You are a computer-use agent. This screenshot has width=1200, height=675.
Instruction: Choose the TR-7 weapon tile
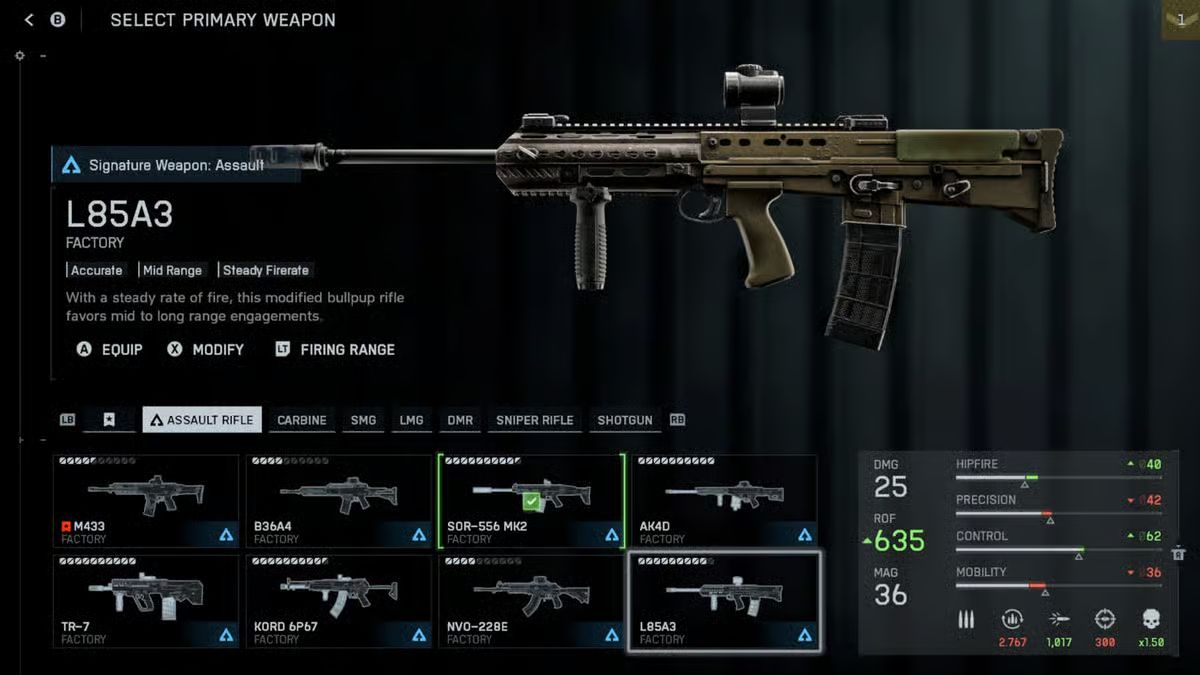click(x=146, y=602)
